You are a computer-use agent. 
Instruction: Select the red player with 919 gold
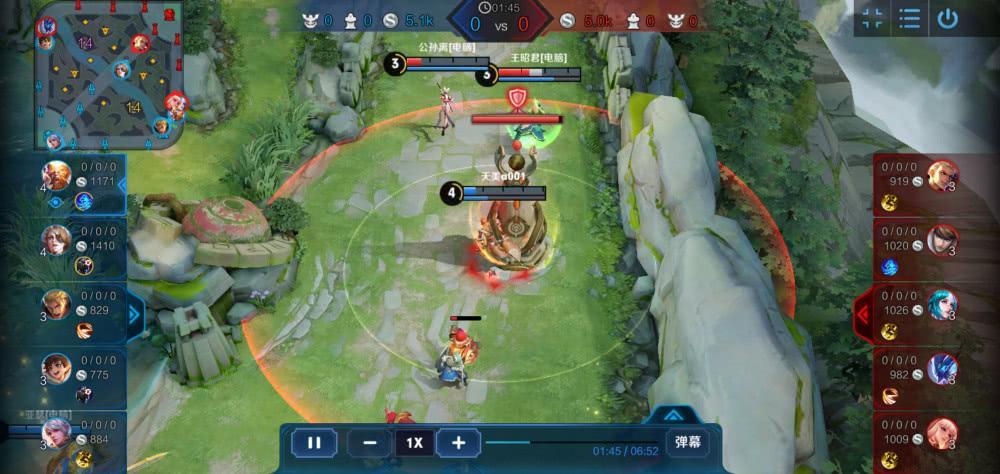(941, 176)
